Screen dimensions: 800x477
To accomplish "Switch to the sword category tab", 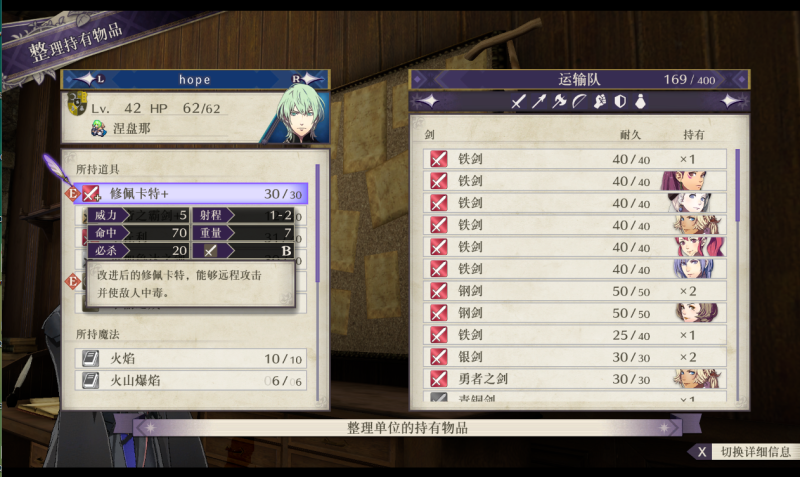I will [518, 101].
